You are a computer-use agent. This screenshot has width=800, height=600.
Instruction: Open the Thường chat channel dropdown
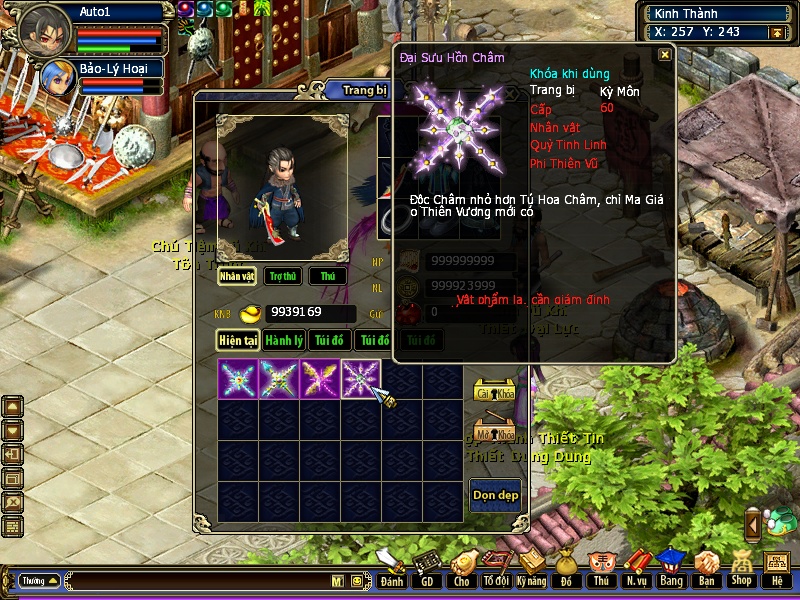click(40, 580)
